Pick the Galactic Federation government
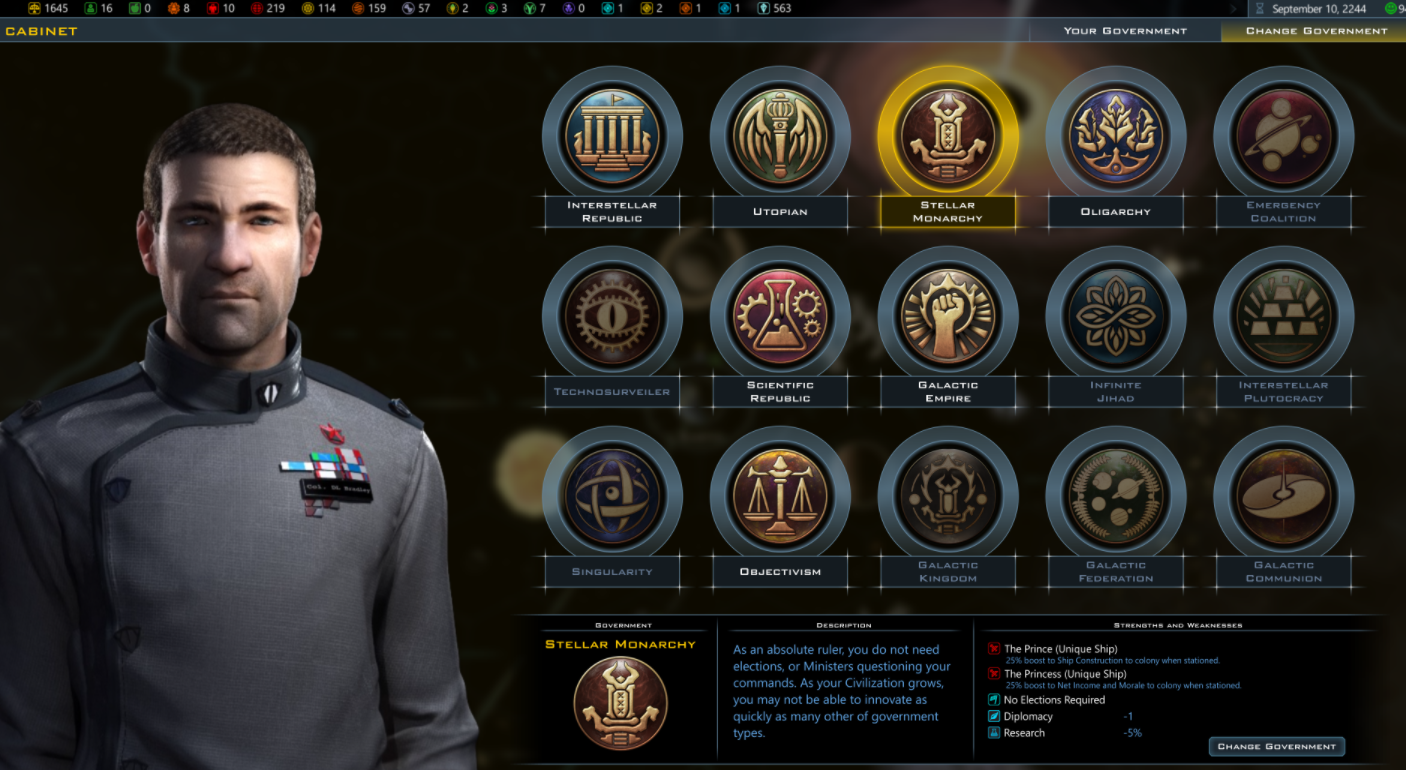1406x770 pixels. point(1116,496)
